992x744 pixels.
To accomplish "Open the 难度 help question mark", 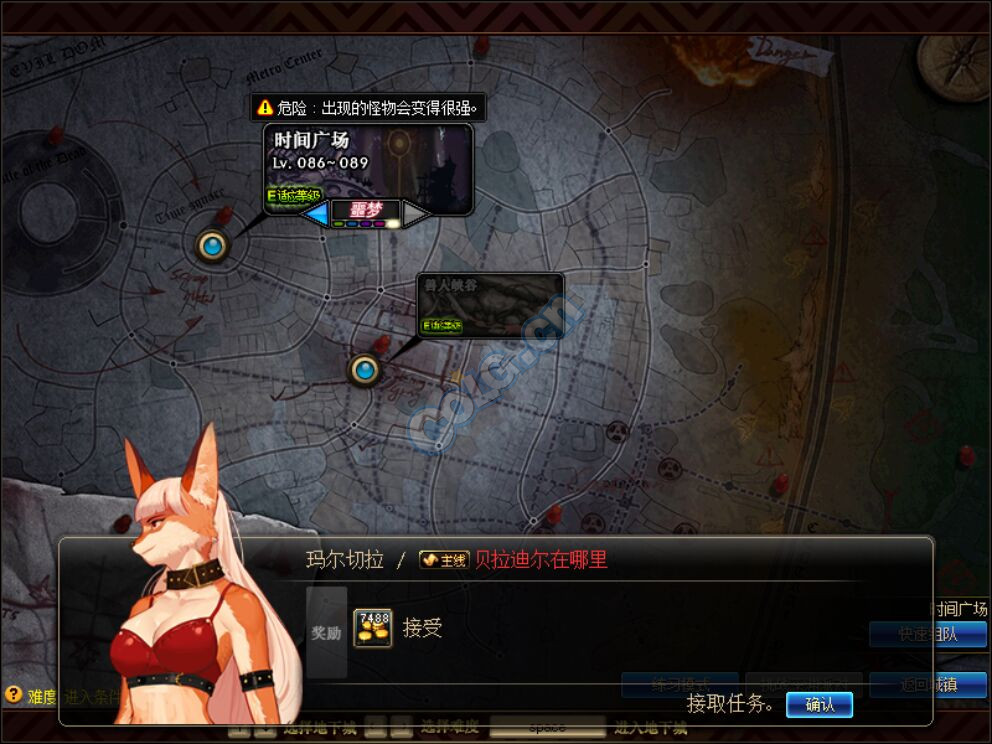I will (x=14, y=694).
